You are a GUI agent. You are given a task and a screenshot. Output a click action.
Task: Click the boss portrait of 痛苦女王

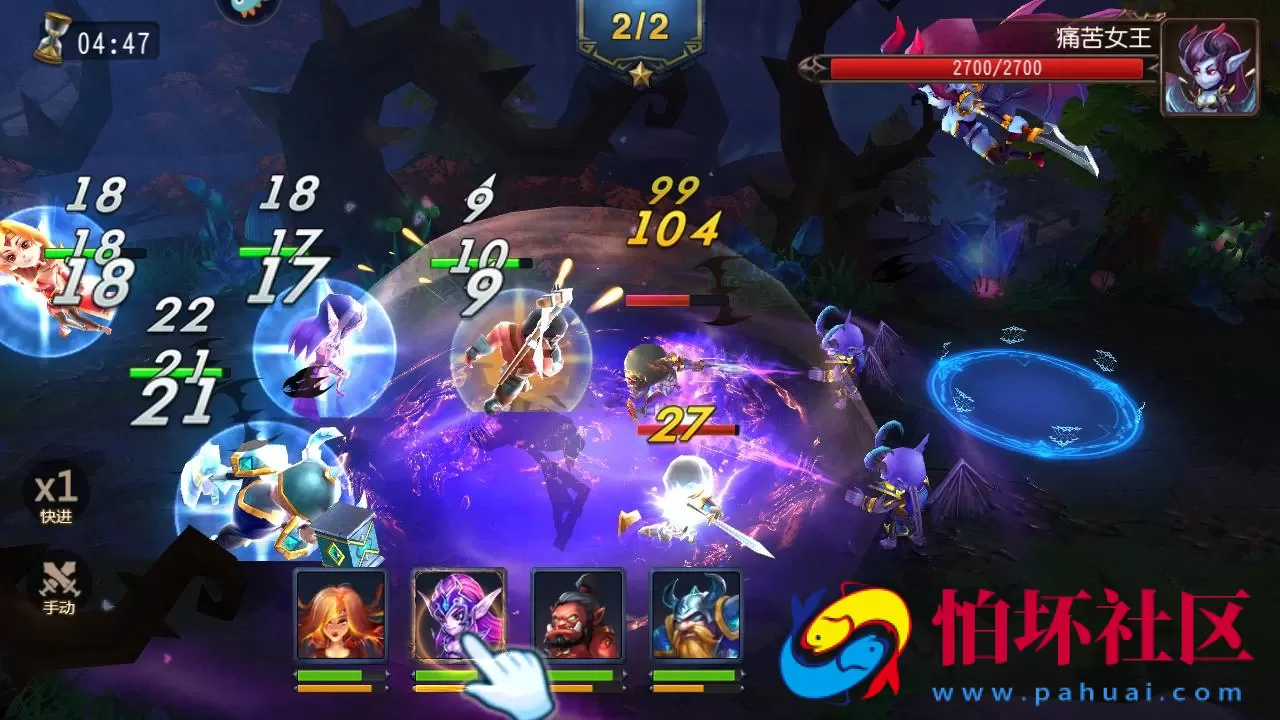tap(1208, 67)
